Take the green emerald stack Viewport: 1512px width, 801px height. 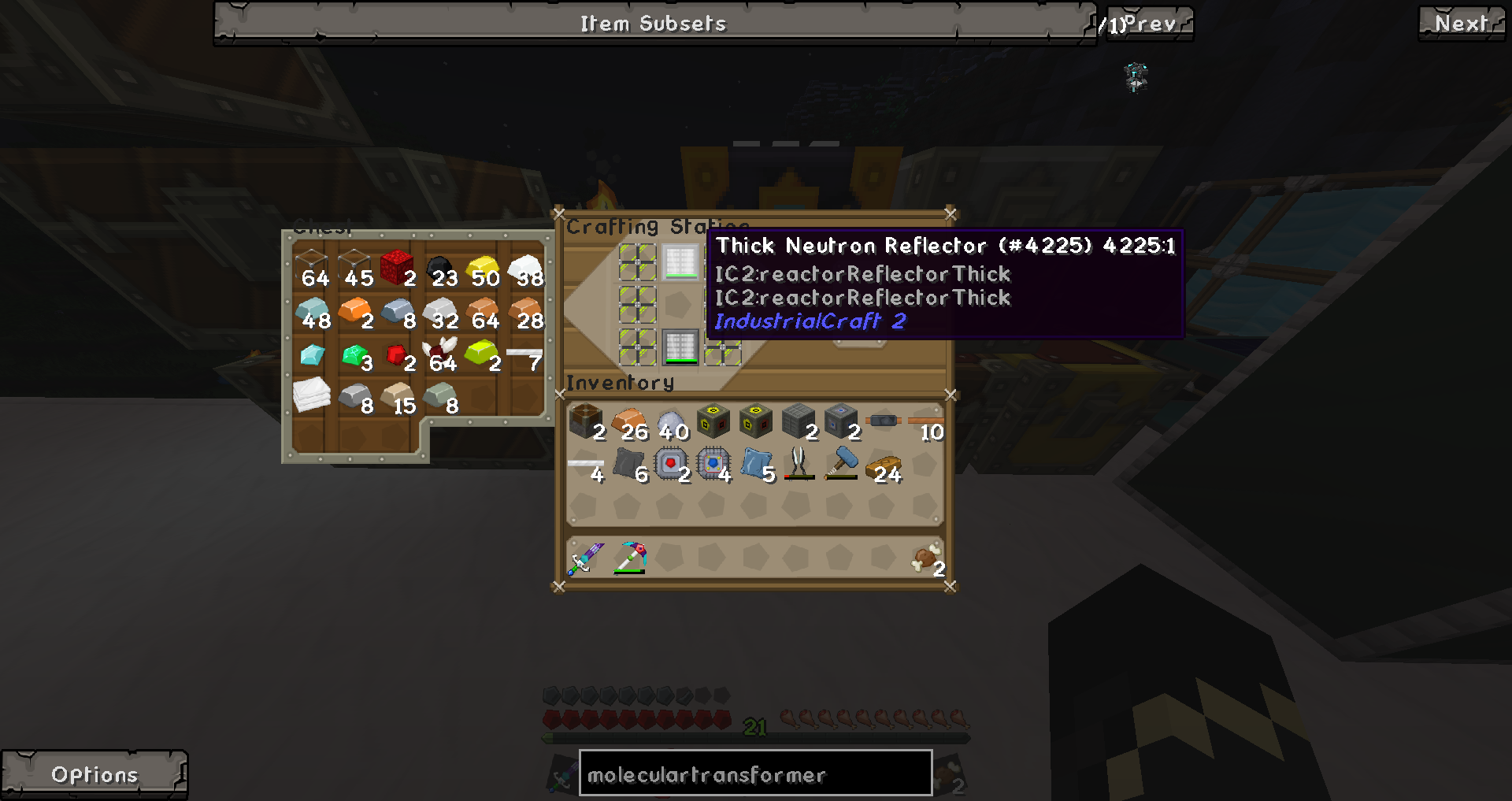coord(354,355)
